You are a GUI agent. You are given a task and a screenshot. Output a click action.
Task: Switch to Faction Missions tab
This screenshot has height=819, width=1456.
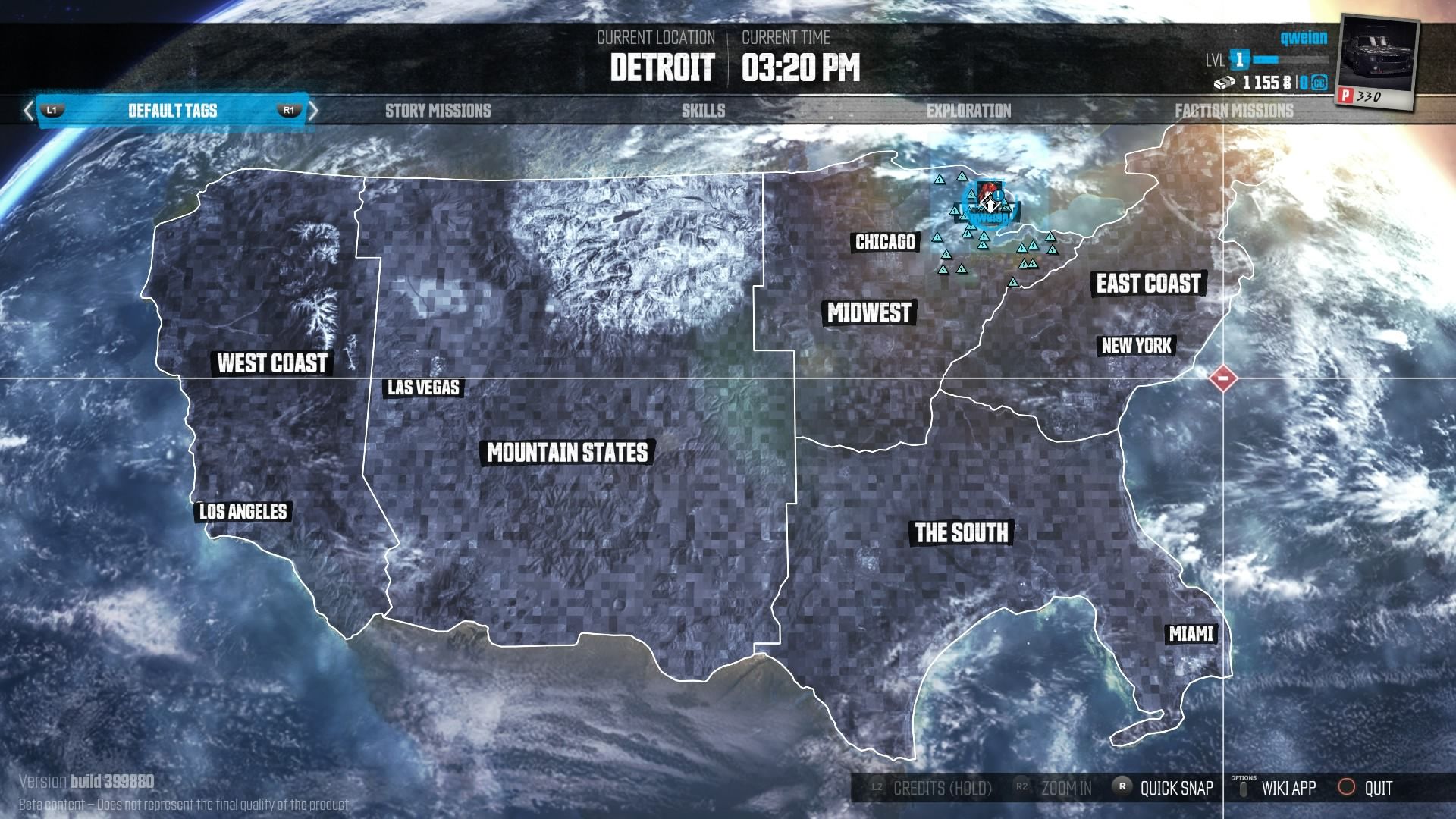tap(1234, 111)
